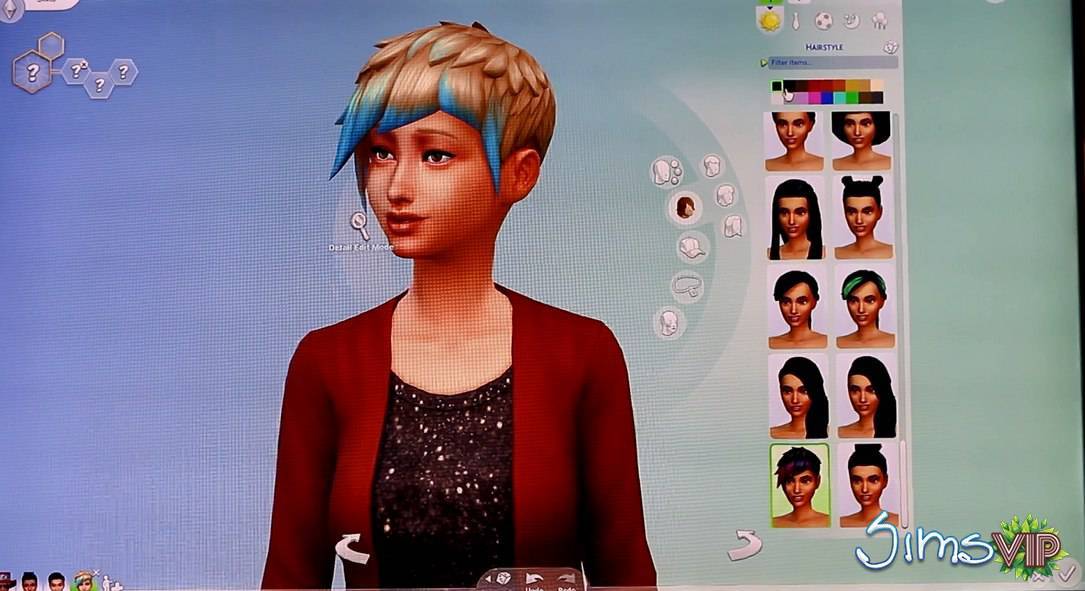Open the hats category cap icon
Image resolution: width=1085 pixels, height=591 pixels.
(x=689, y=246)
